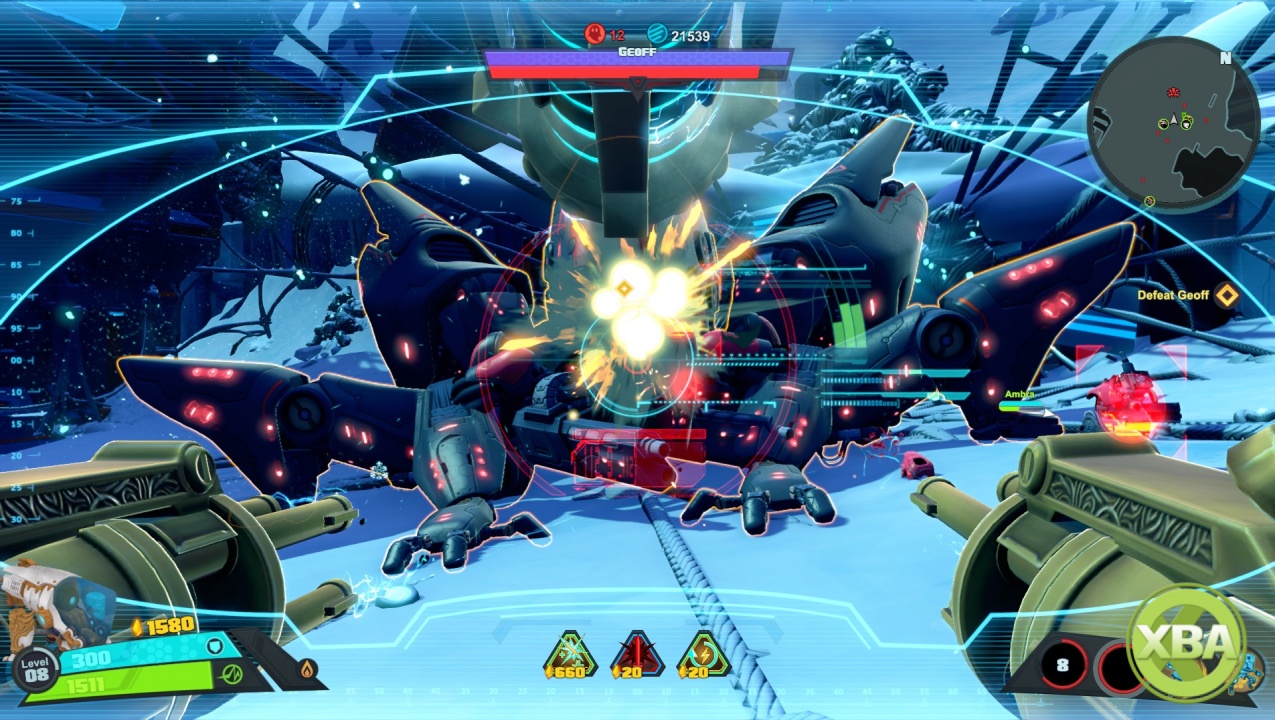Click the orange flame icon beside the health bar
This screenshot has height=720, width=1275.
click(307, 667)
